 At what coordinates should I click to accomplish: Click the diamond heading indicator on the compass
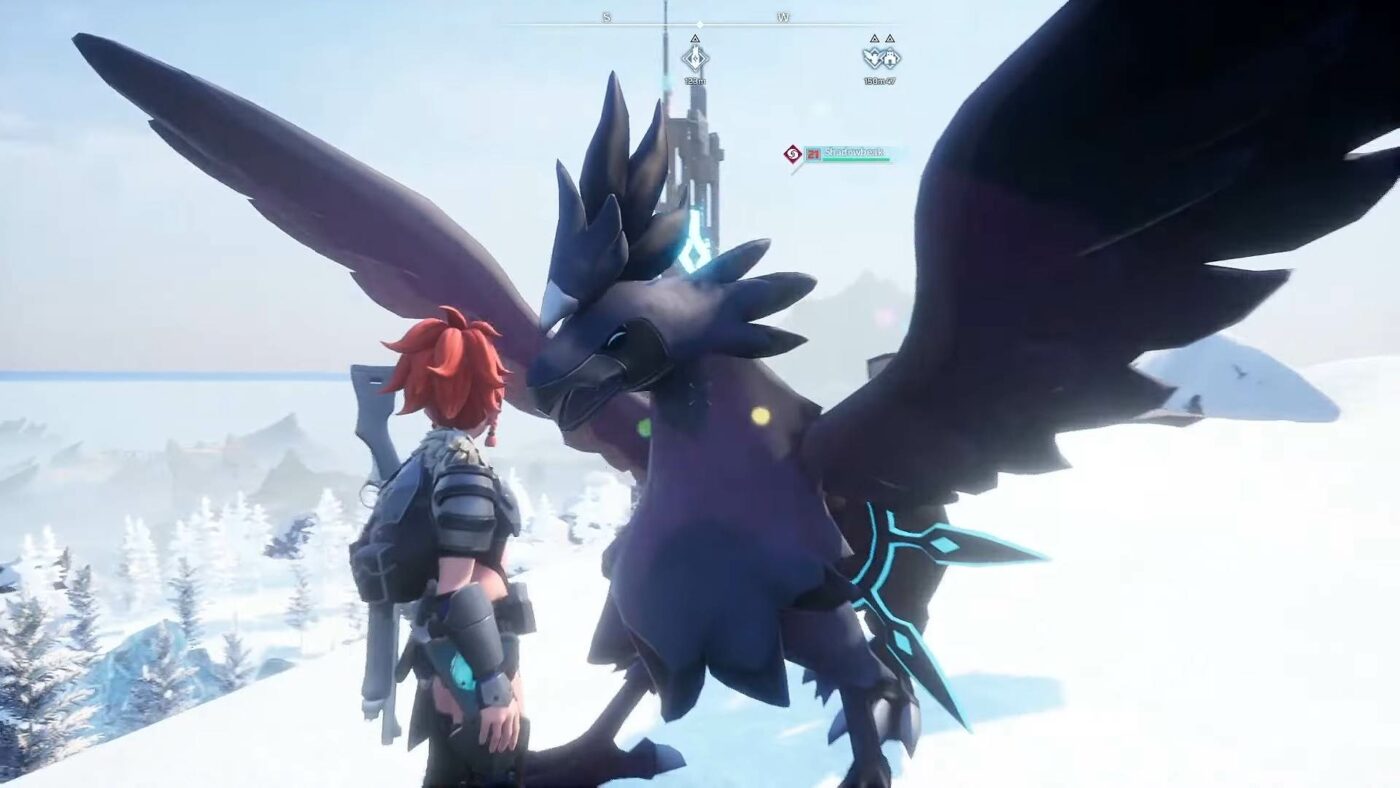coord(700,24)
